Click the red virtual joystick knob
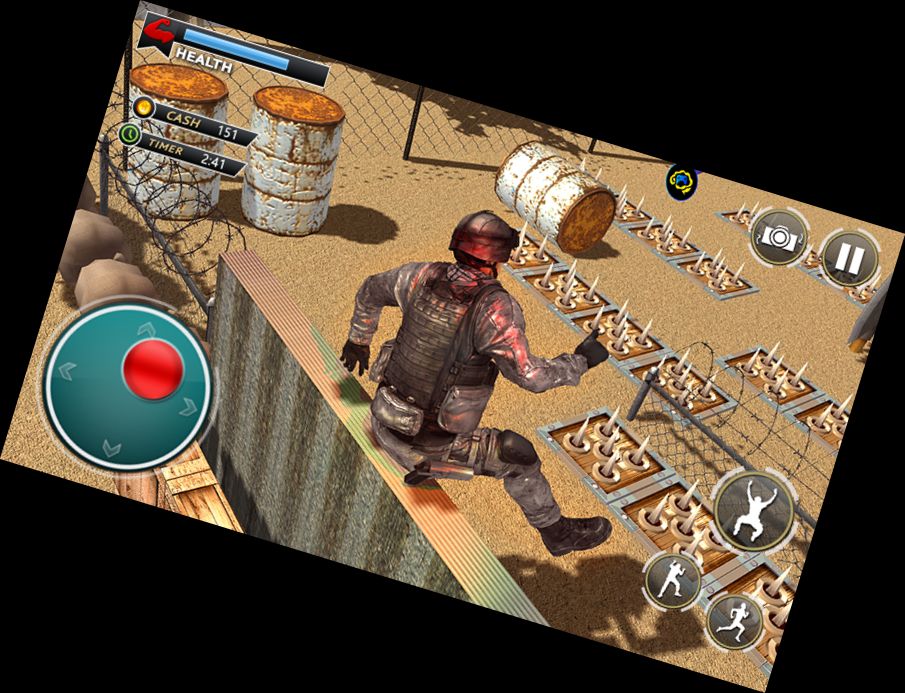Screen dimensions: 905x693 tap(153, 368)
